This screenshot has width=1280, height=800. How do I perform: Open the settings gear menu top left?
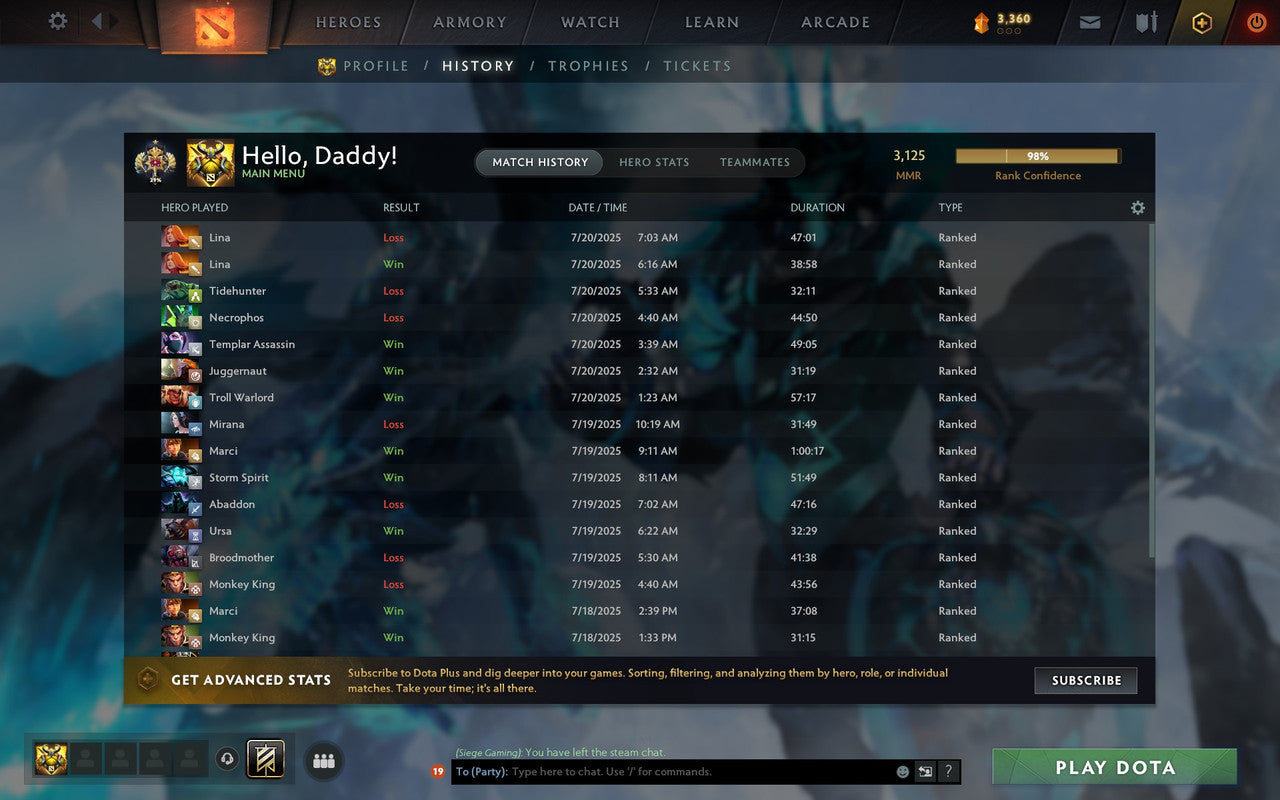57,21
